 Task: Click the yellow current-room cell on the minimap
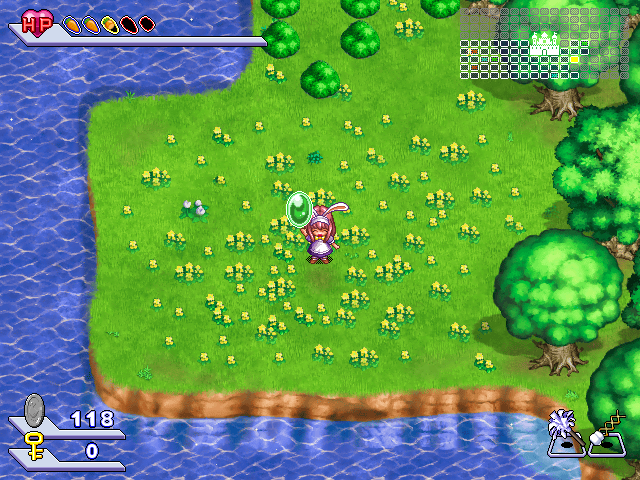[x=575, y=59]
